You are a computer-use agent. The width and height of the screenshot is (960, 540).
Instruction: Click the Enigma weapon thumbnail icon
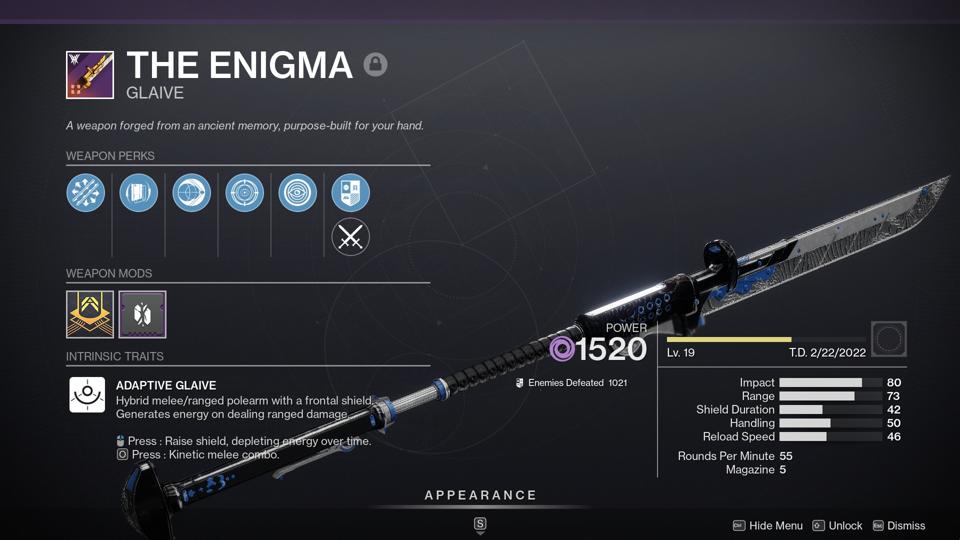[90, 75]
